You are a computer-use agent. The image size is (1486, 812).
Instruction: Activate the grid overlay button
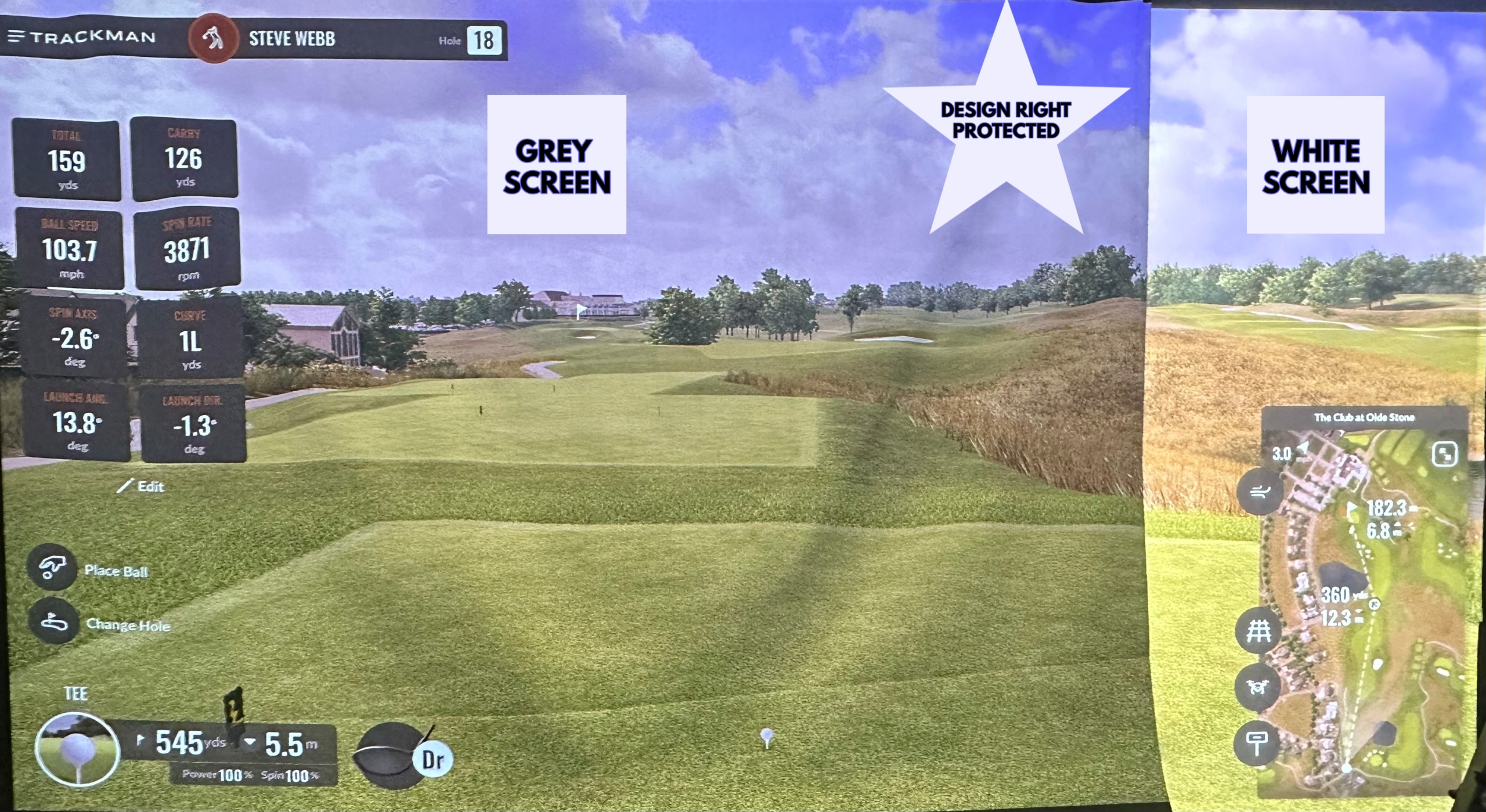(1258, 630)
